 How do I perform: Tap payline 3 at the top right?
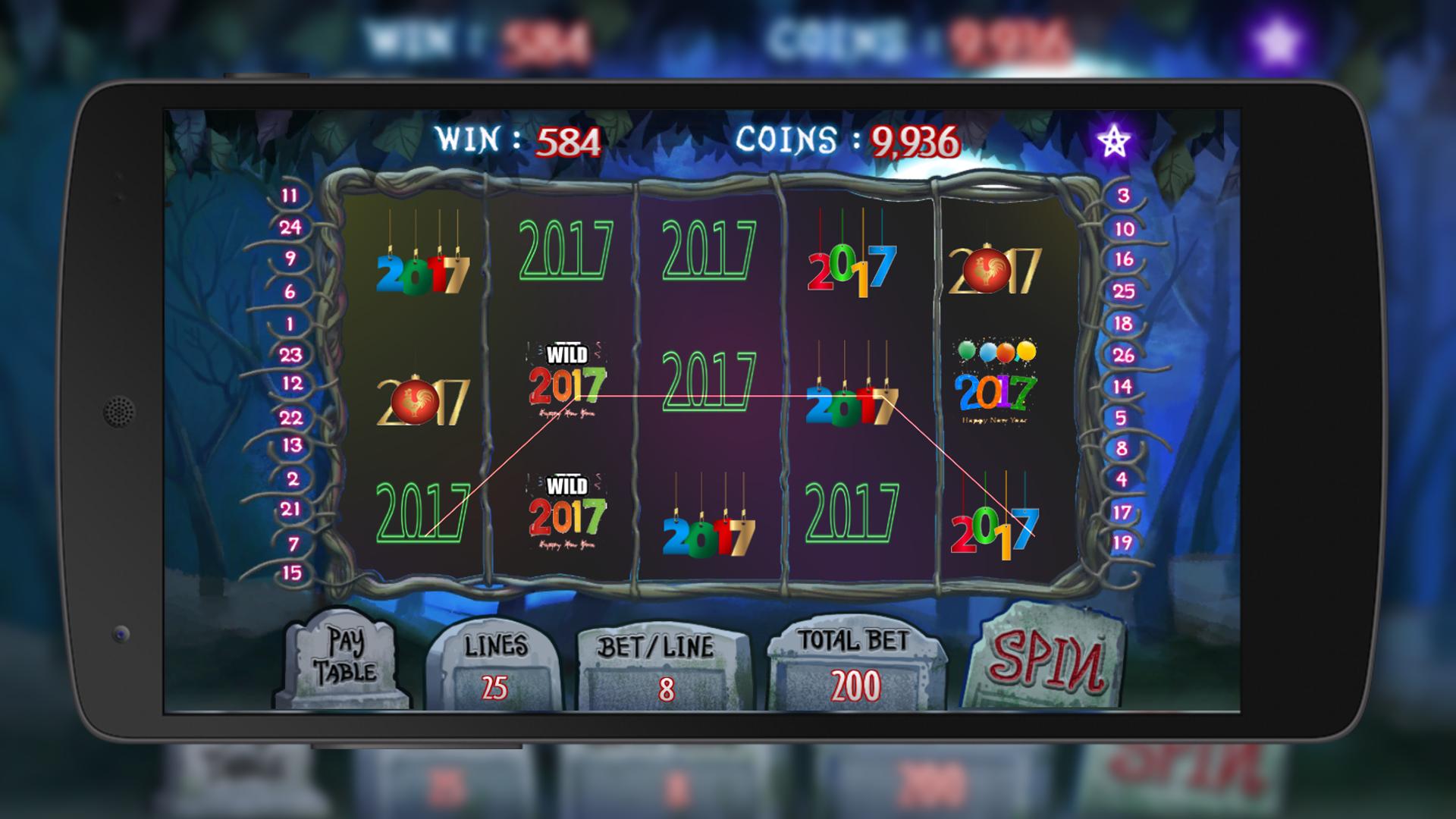[x=1121, y=196]
